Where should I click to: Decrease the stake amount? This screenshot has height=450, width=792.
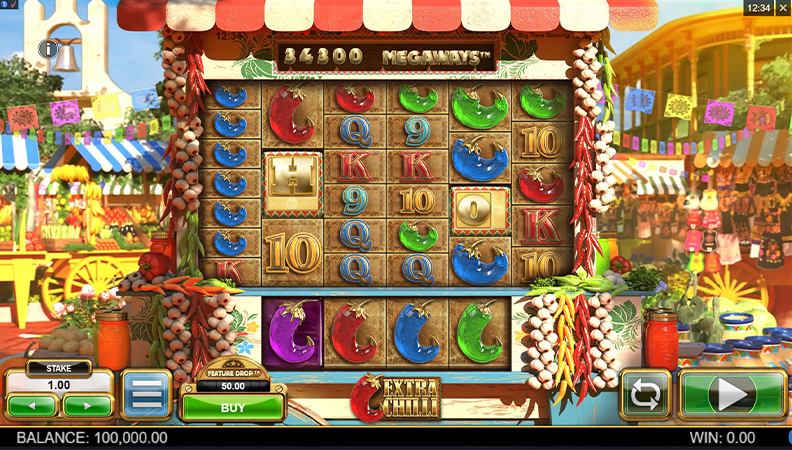click(32, 406)
